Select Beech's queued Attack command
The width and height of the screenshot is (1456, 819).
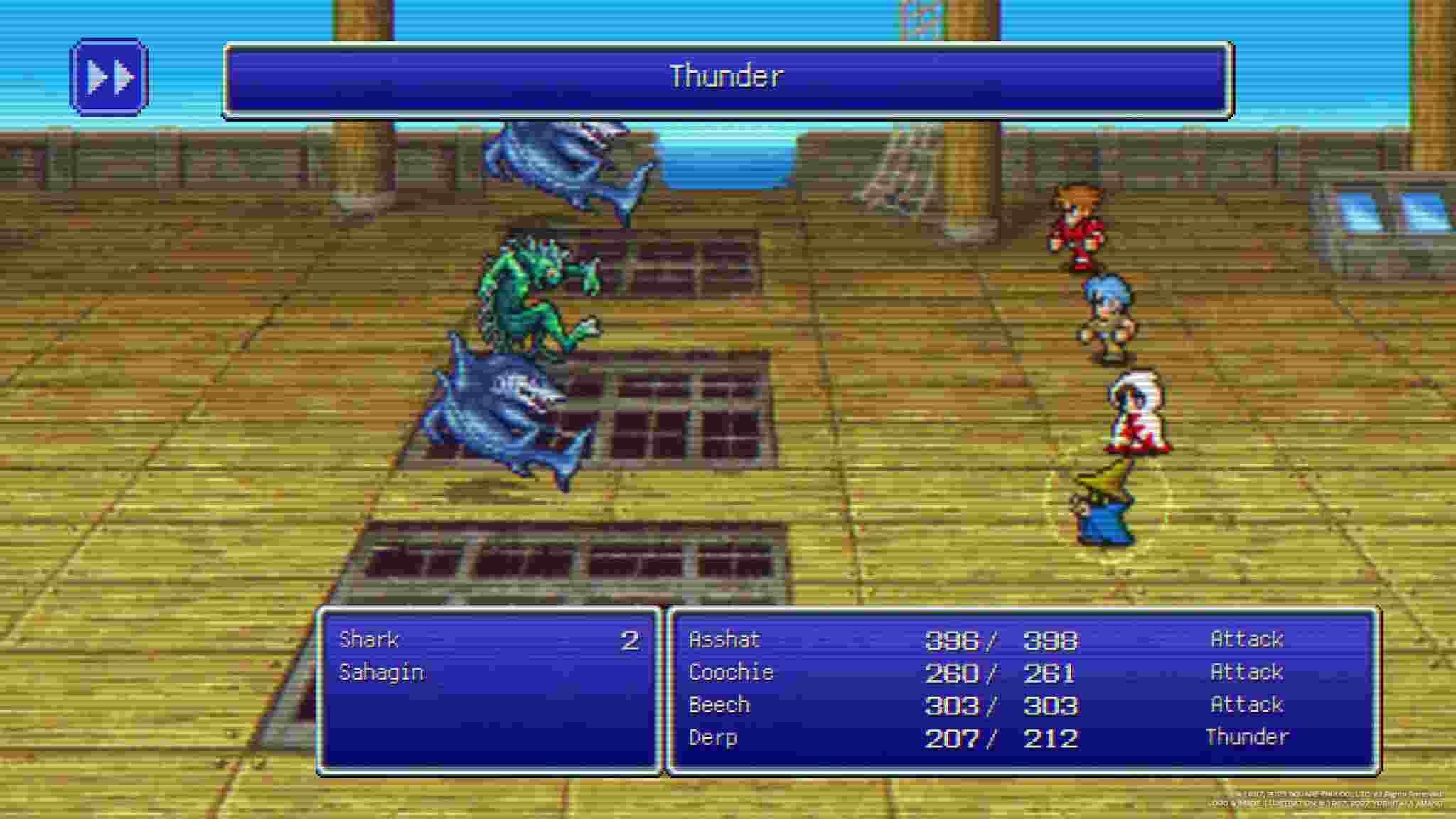coord(1246,705)
